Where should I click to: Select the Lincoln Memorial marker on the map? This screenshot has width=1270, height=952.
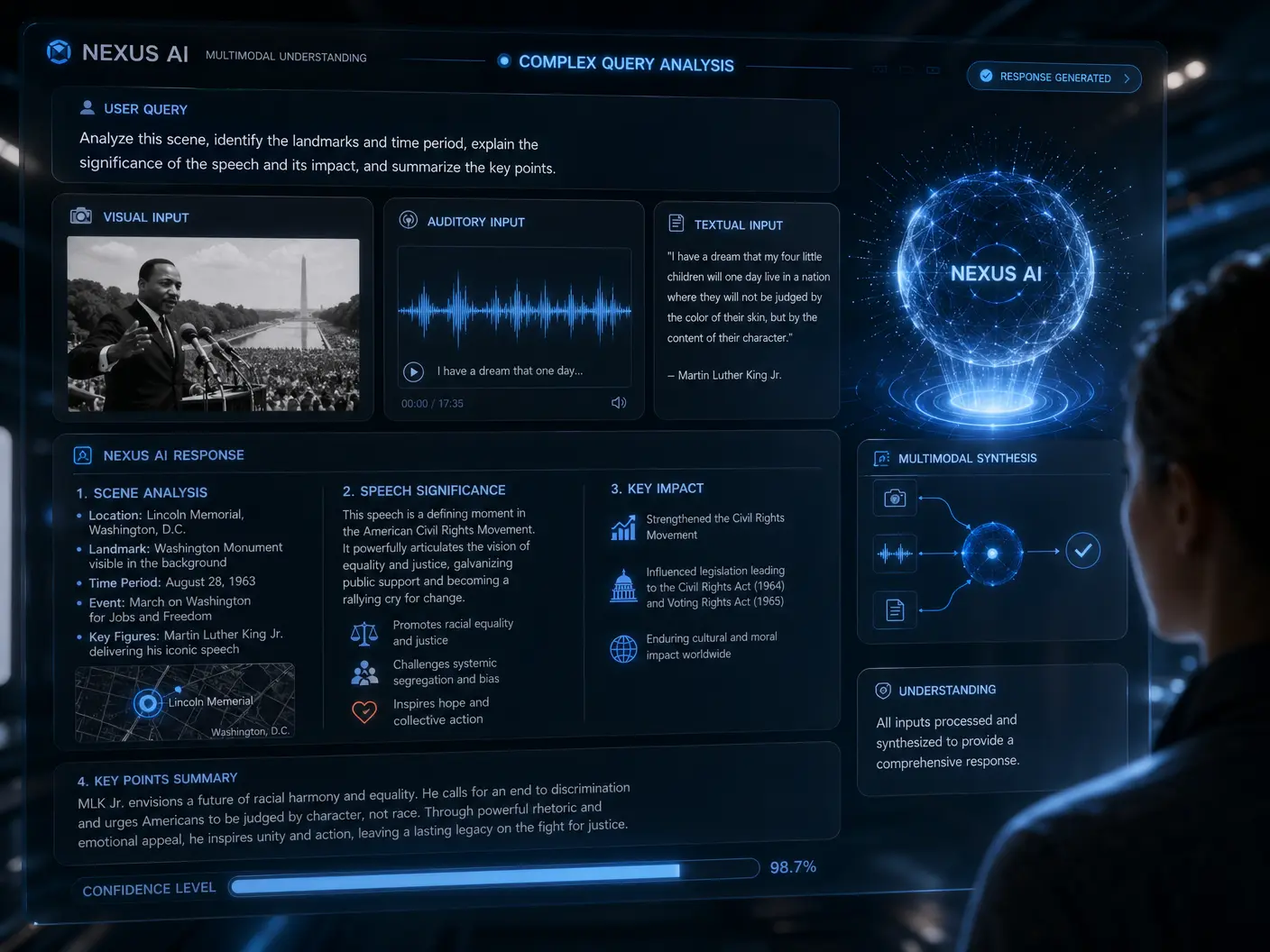(x=148, y=703)
